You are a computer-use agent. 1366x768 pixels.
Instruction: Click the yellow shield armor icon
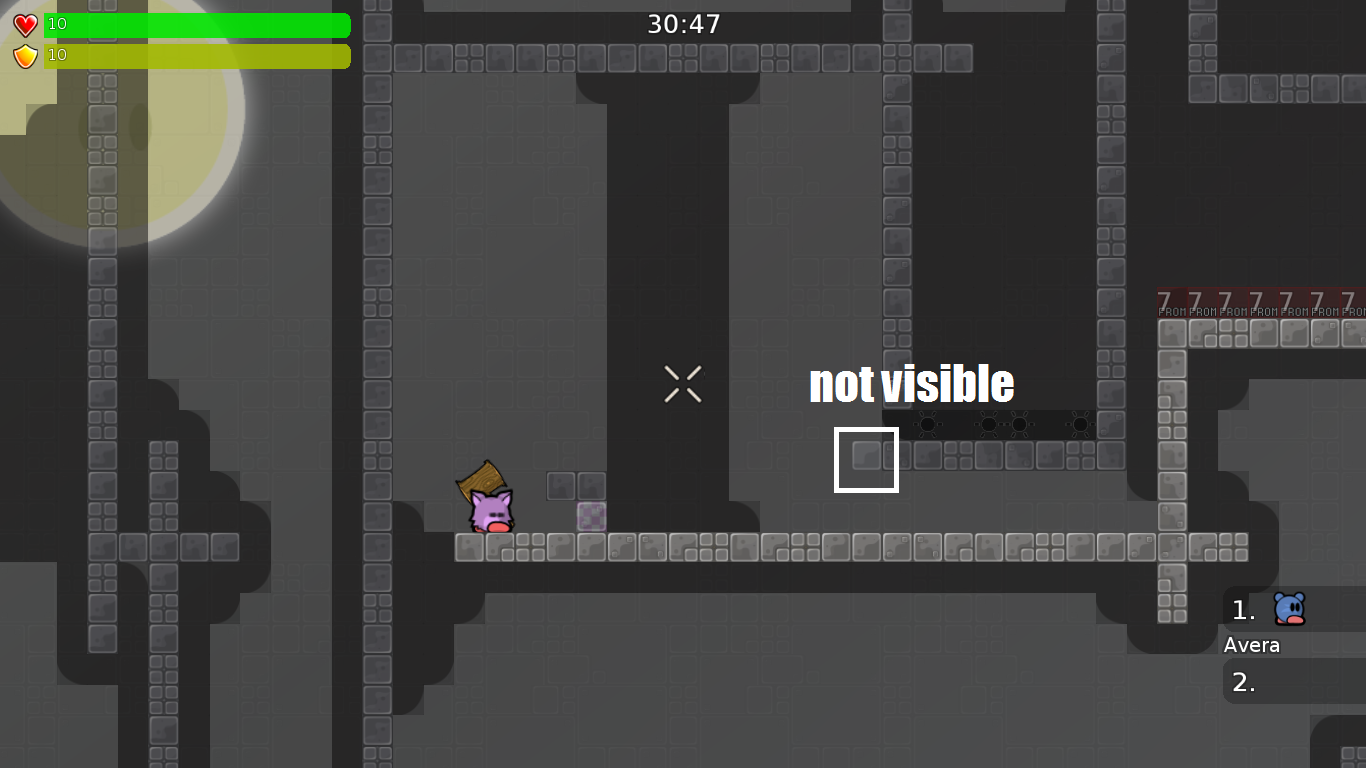pyautogui.click(x=23, y=56)
